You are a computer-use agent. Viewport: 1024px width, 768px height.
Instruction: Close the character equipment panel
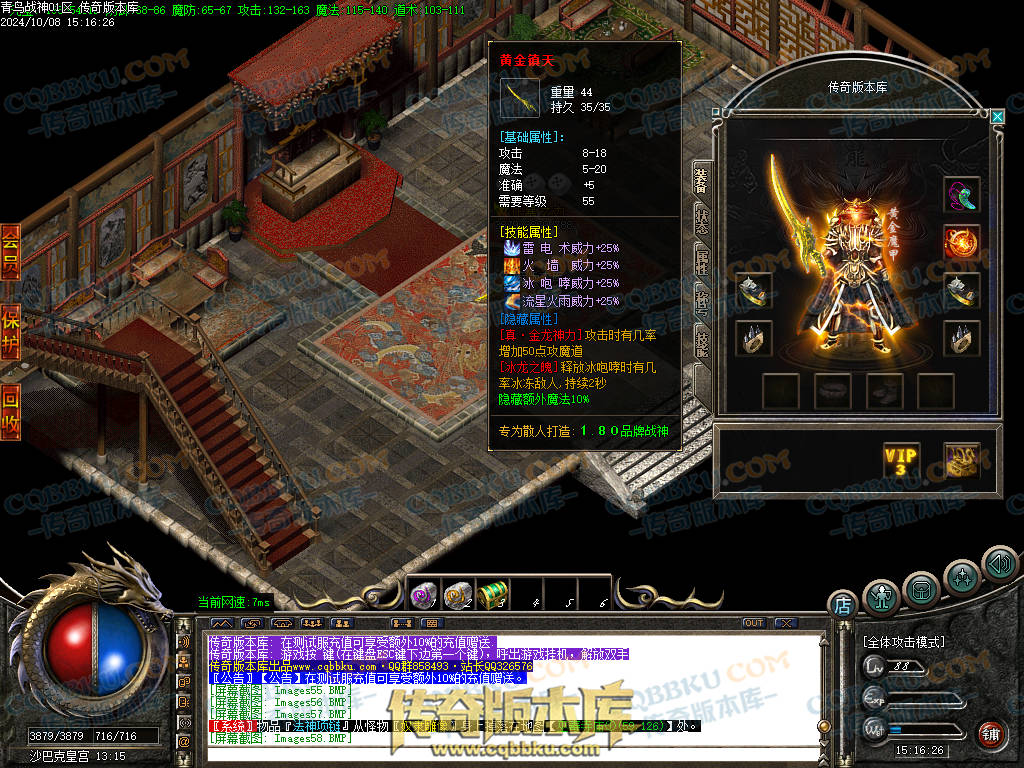[x=997, y=116]
